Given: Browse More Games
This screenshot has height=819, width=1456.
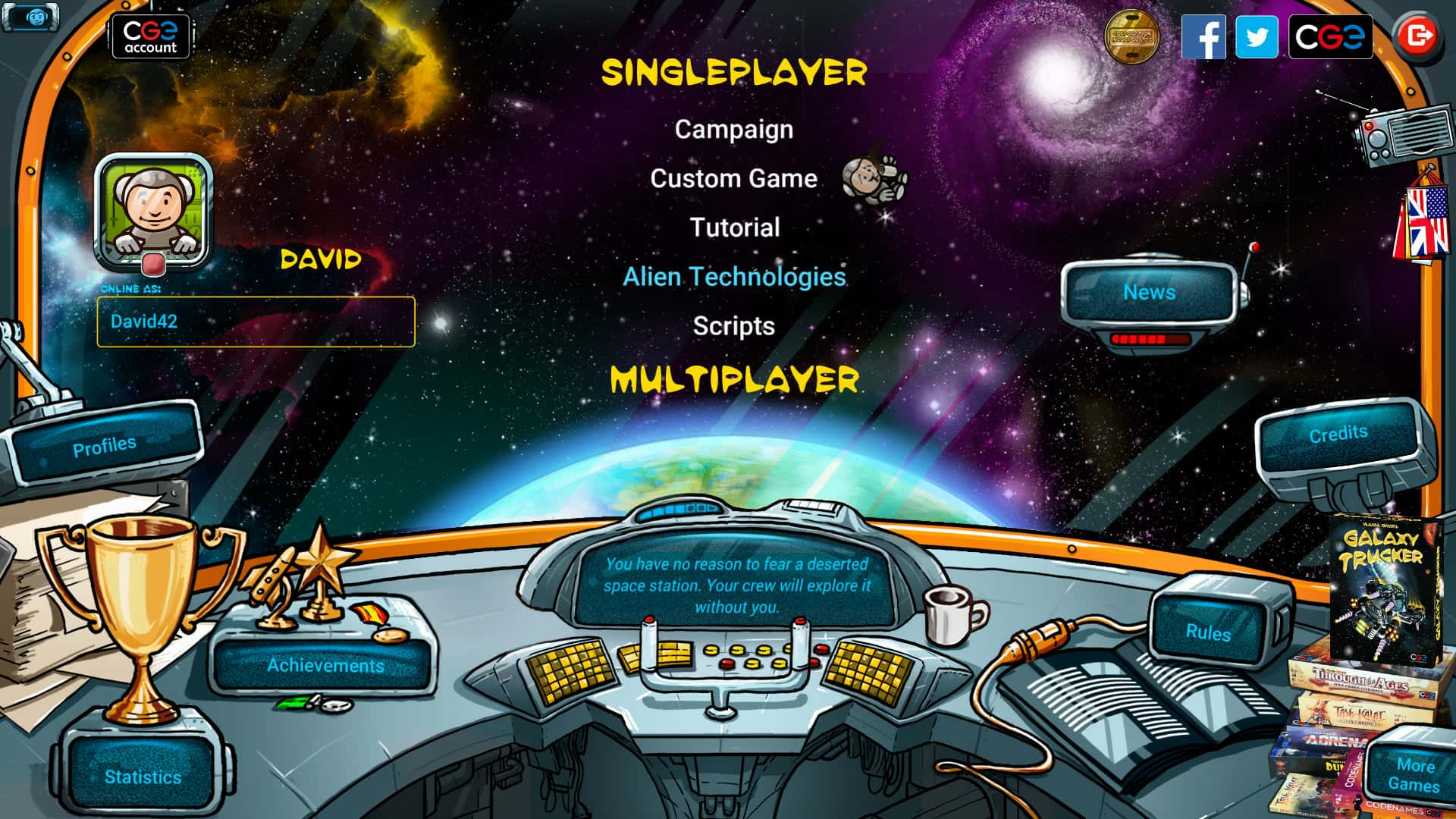Looking at the screenshot, I should pyautogui.click(x=1414, y=775).
